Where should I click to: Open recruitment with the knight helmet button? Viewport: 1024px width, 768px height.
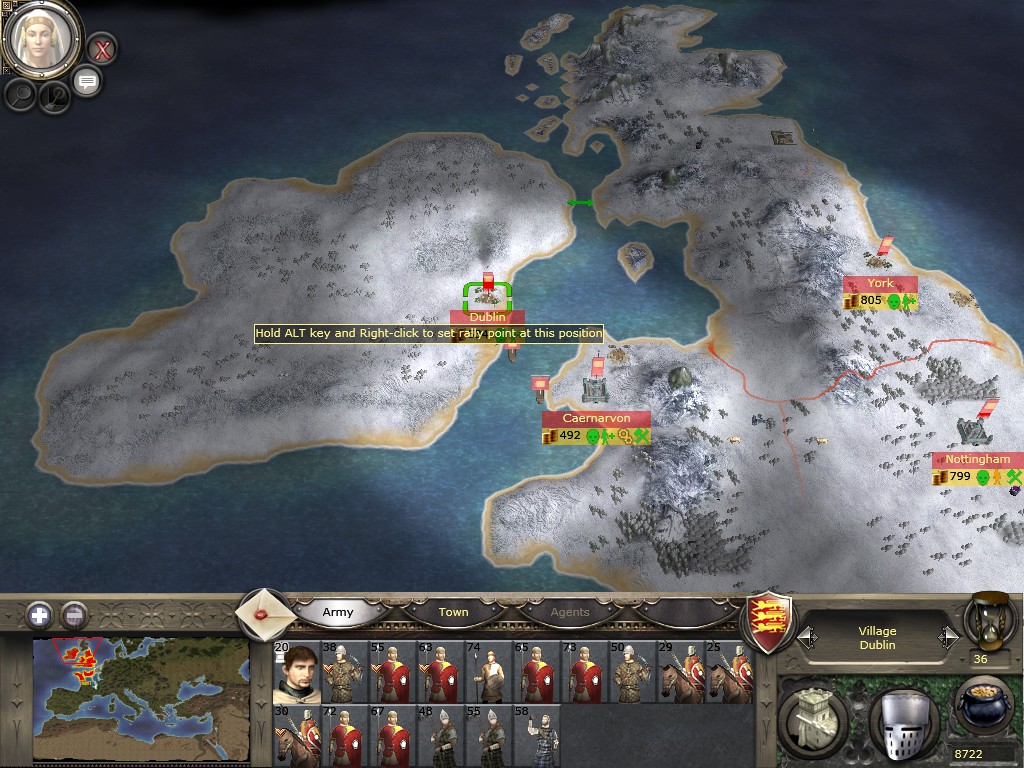(x=902, y=718)
